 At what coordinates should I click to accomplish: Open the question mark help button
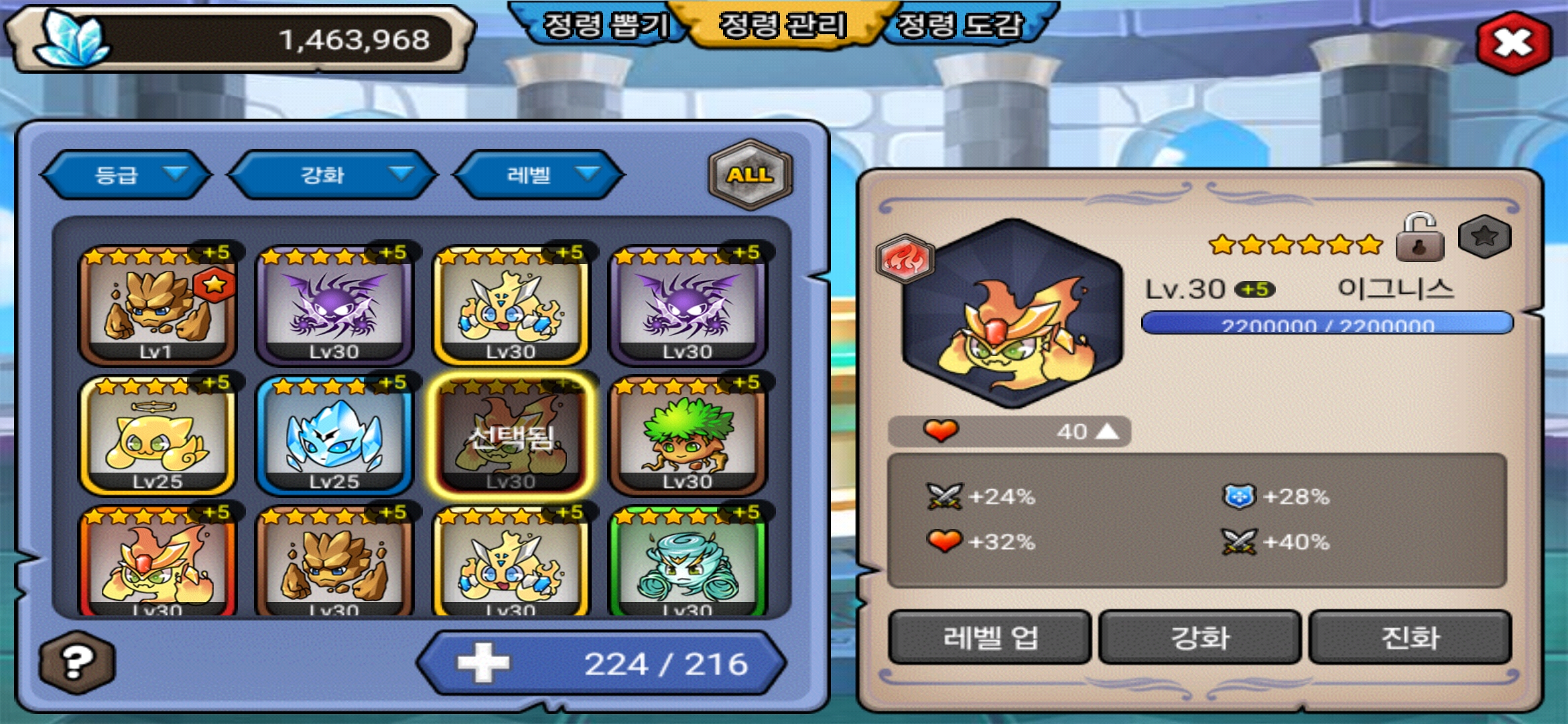point(77,662)
